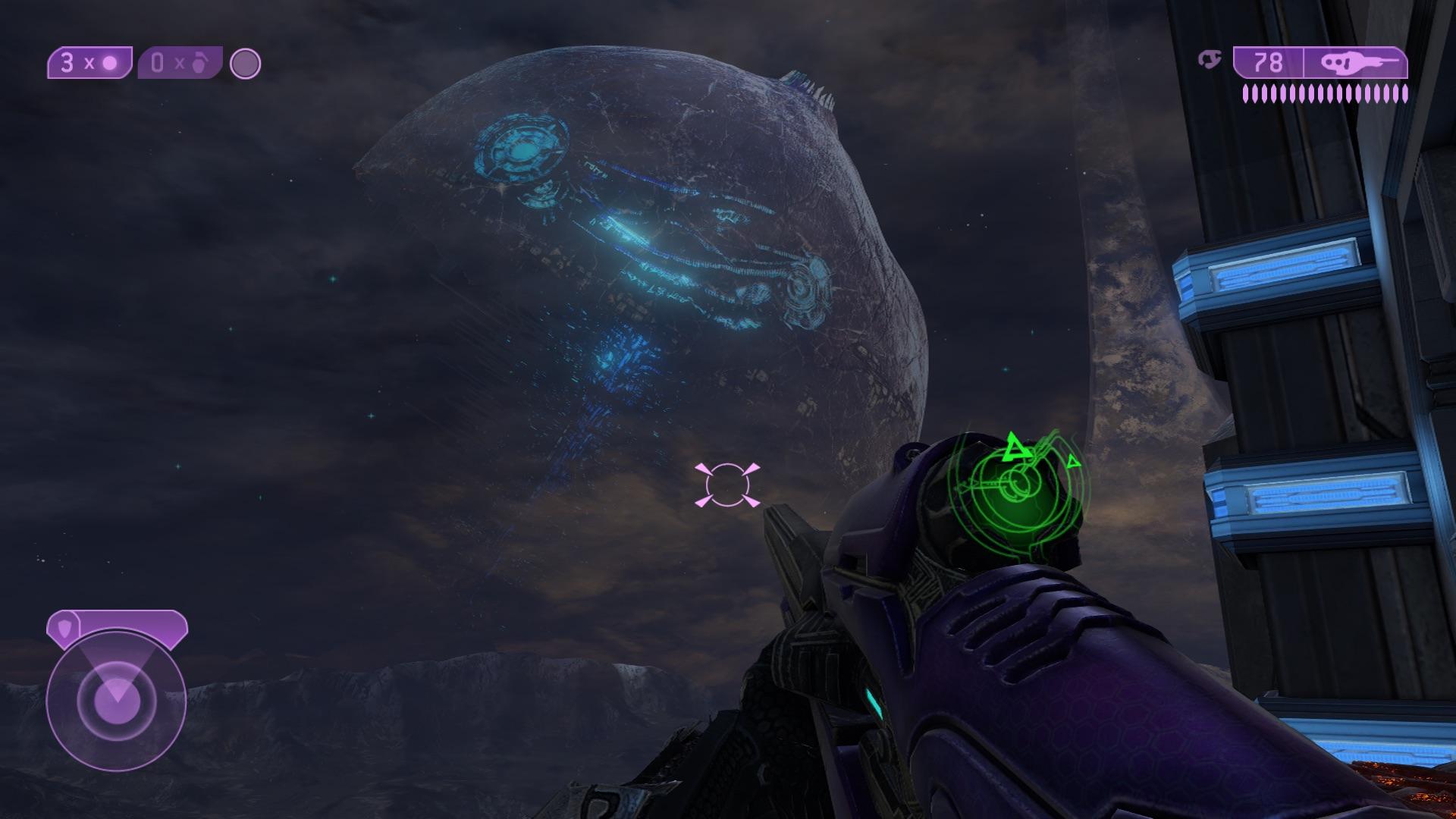Select the small backup weapon icon
Image resolution: width=1456 pixels, height=819 pixels.
(x=1210, y=59)
